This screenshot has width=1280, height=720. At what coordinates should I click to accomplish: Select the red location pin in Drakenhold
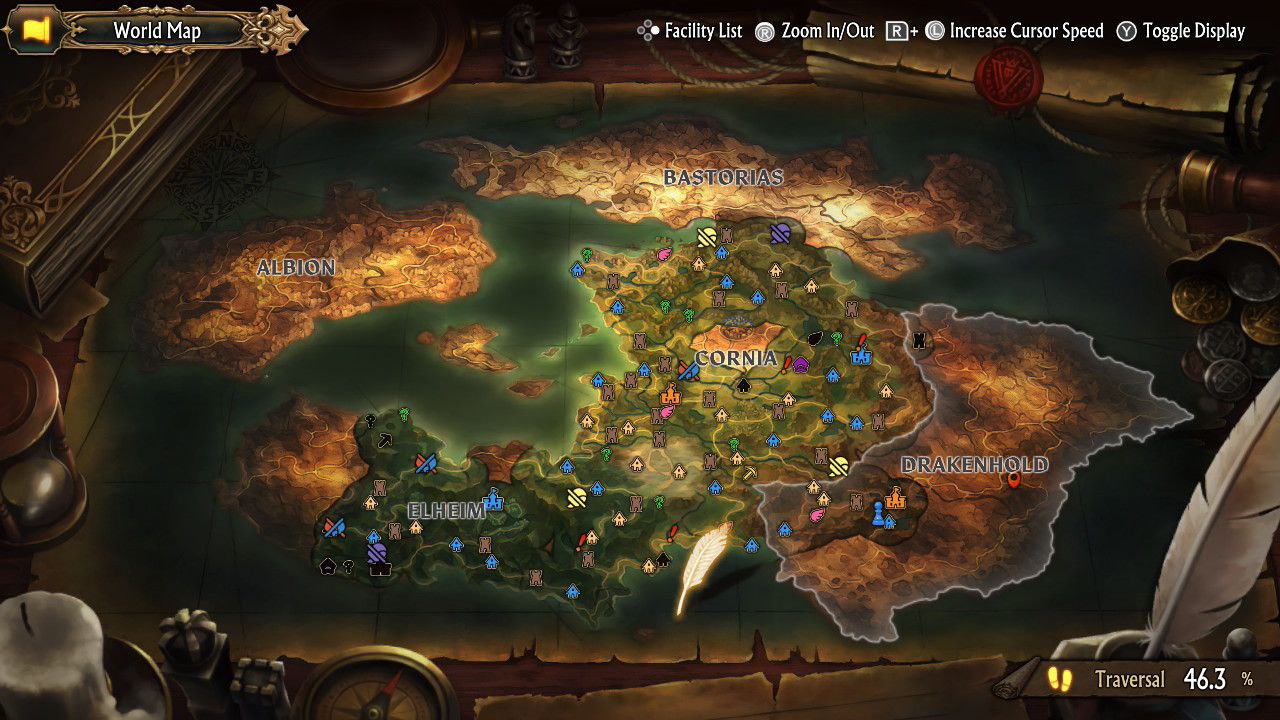1014,480
